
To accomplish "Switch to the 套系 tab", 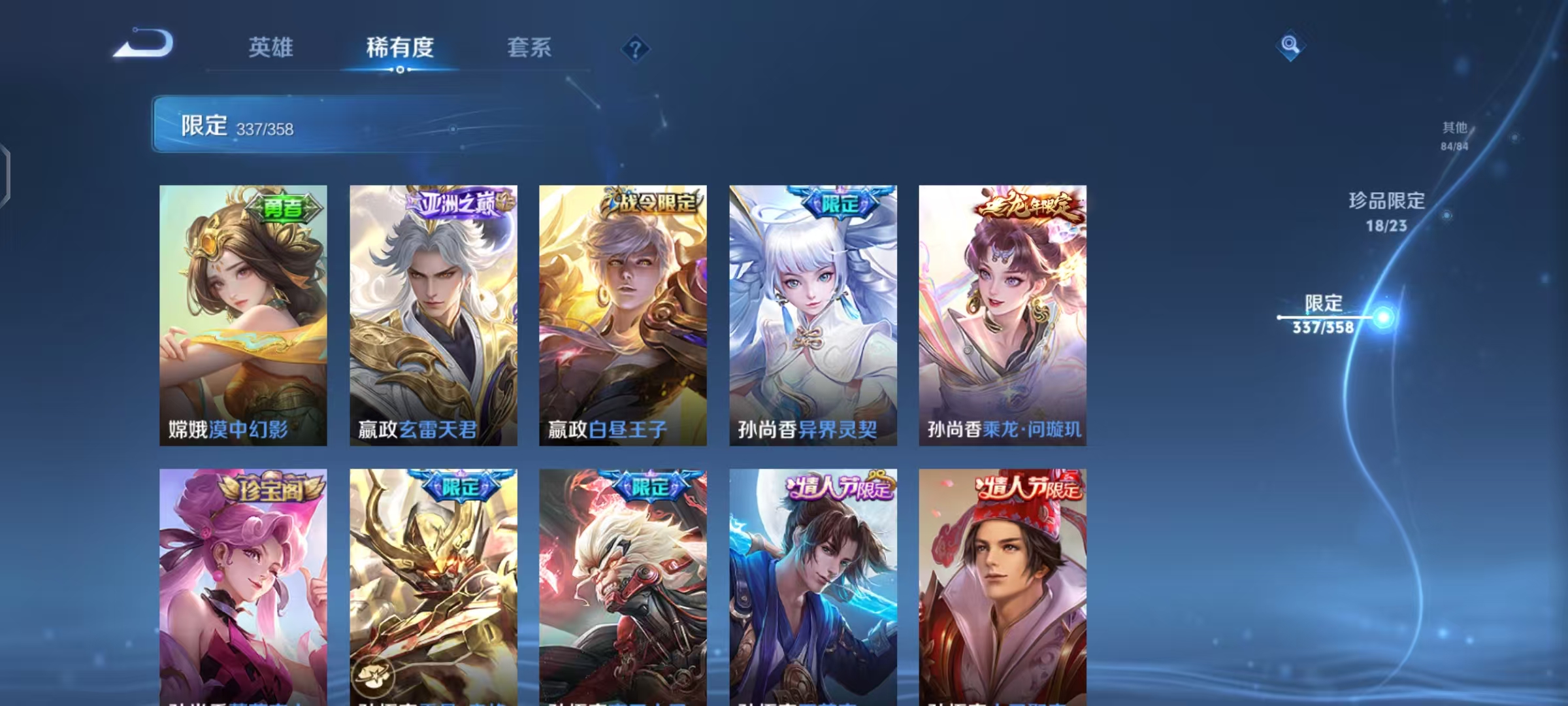I will [x=530, y=48].
